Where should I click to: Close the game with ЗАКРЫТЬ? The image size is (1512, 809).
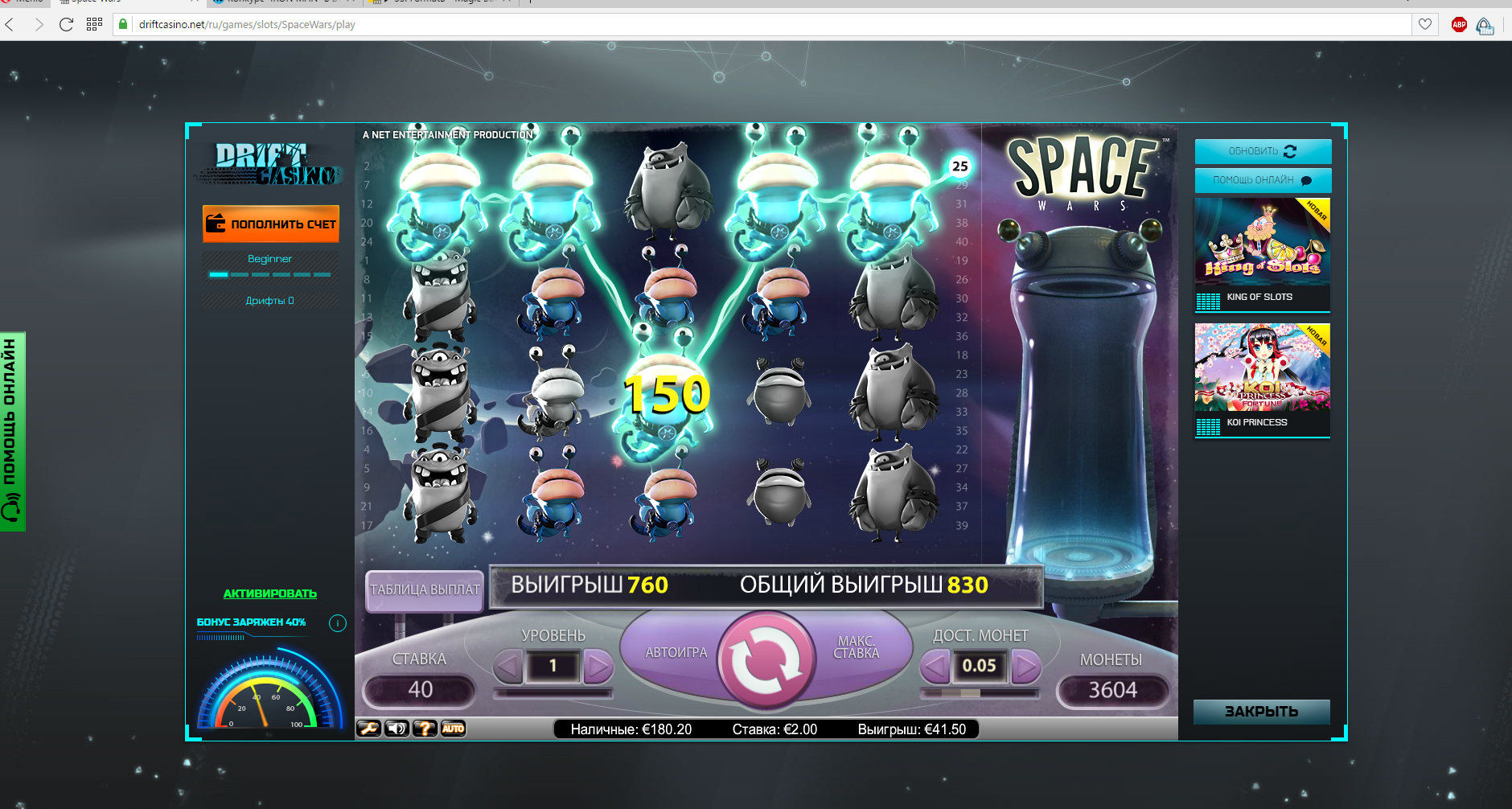click(x=1261, y=712)
